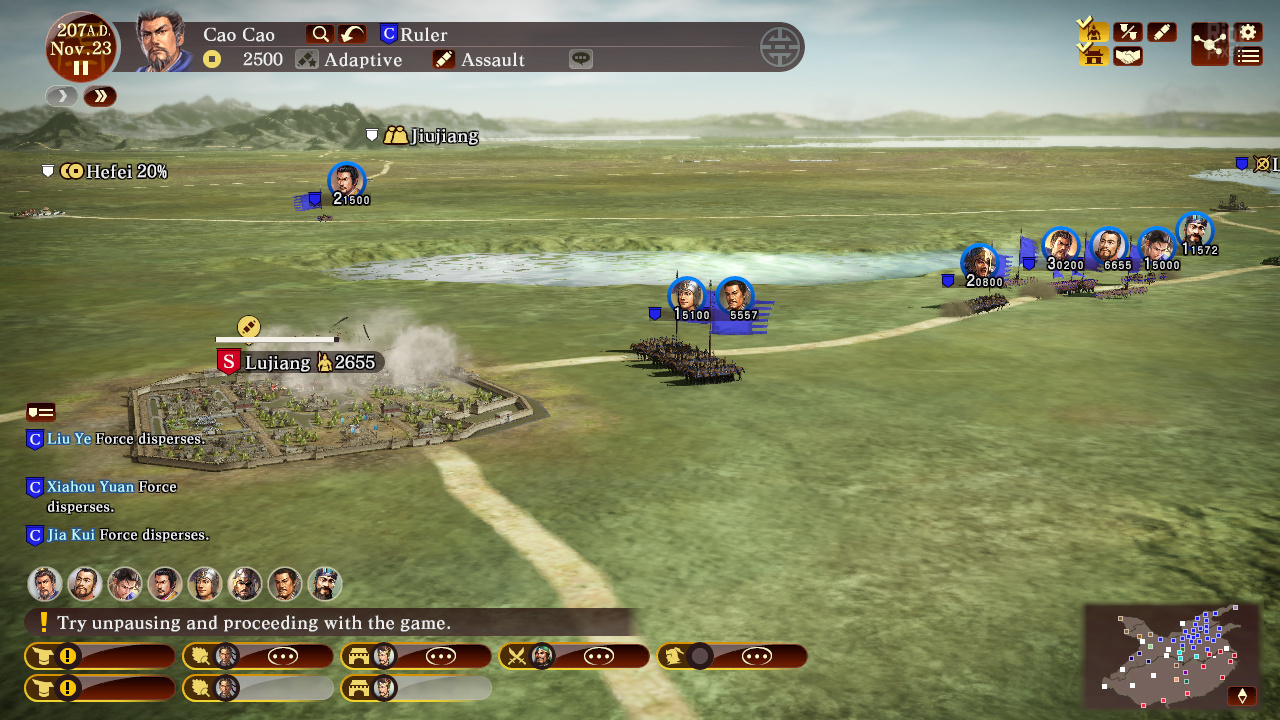Viewport: 1280px width, 720px height.
Task: Select the single-arrow normal speed button
Action: 62,96
